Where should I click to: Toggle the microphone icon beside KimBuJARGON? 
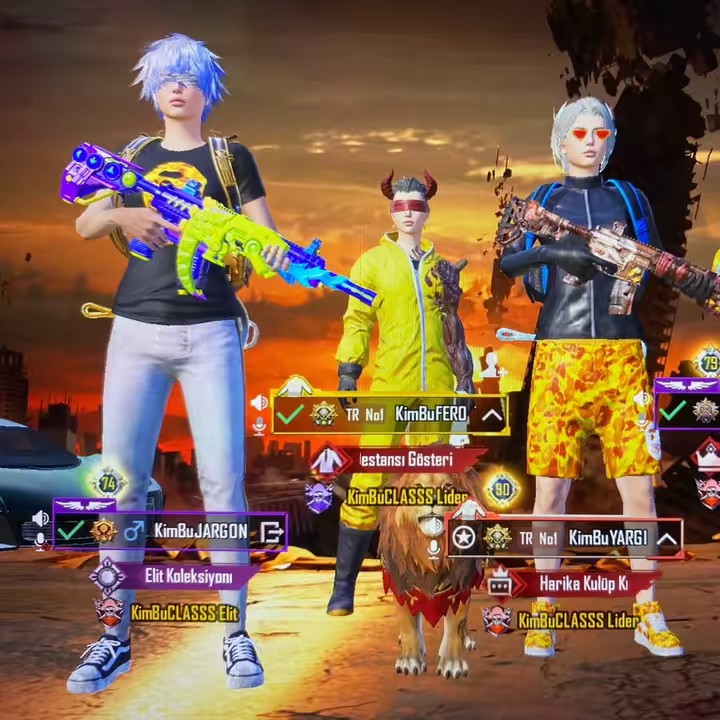click(x=40, y=541)
